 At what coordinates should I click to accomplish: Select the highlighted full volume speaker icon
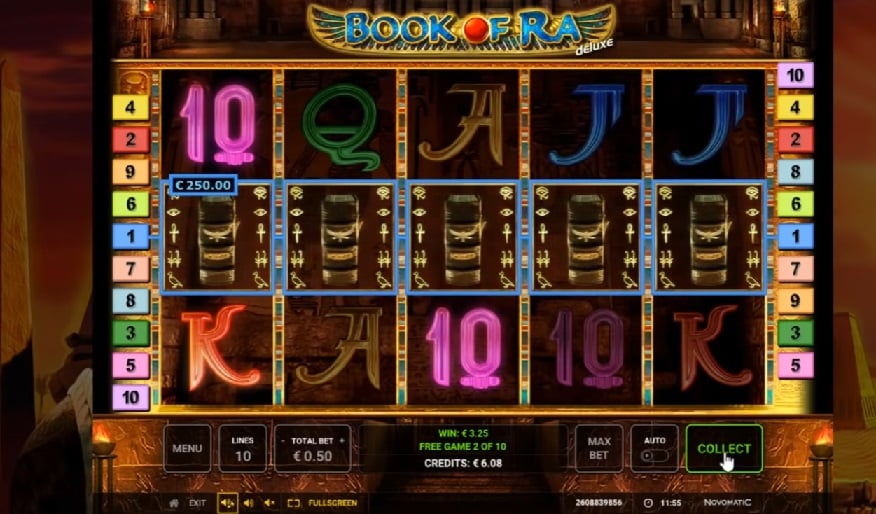pos(227,503)
